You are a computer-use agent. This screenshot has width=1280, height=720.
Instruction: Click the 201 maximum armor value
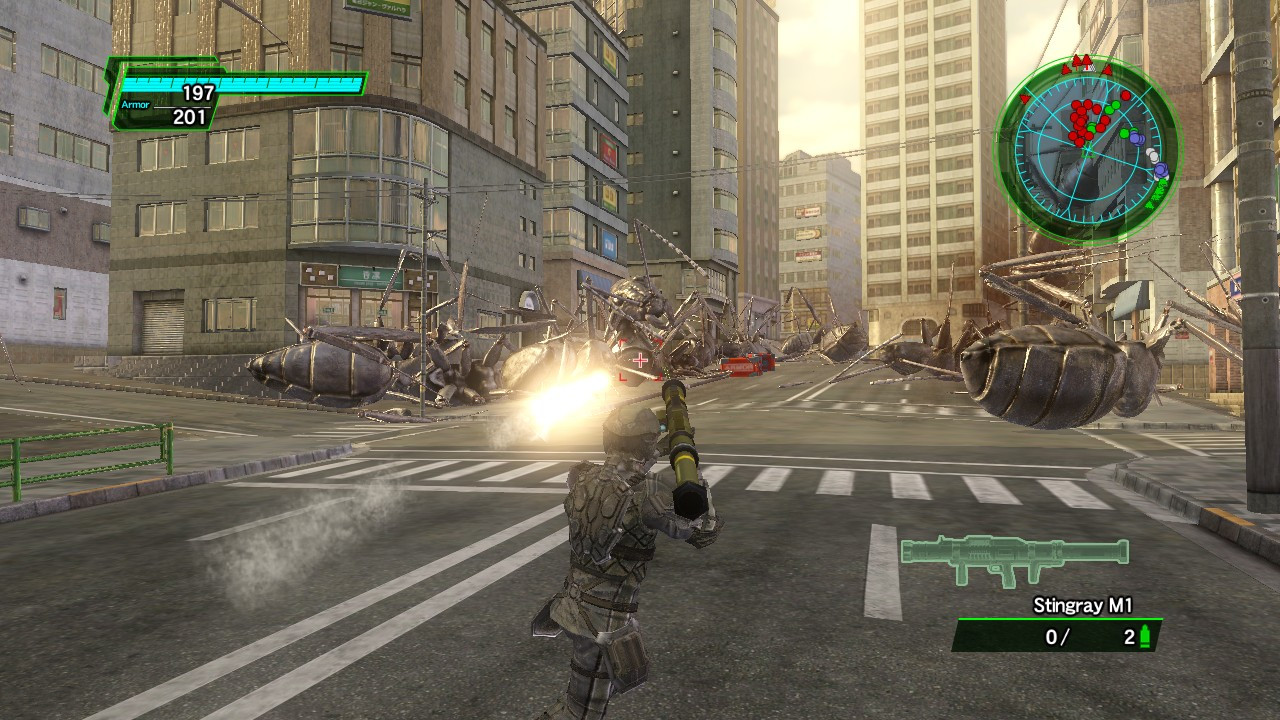(188, 114)
